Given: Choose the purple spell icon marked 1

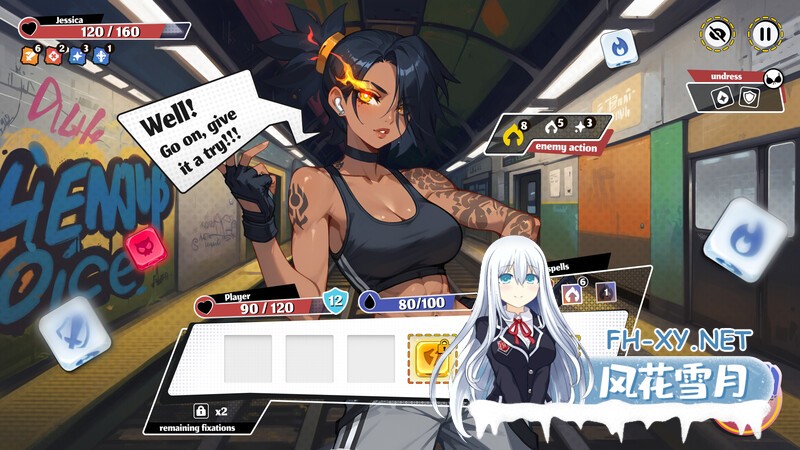Looking at the screenshot, I should [x=605, y=292].
